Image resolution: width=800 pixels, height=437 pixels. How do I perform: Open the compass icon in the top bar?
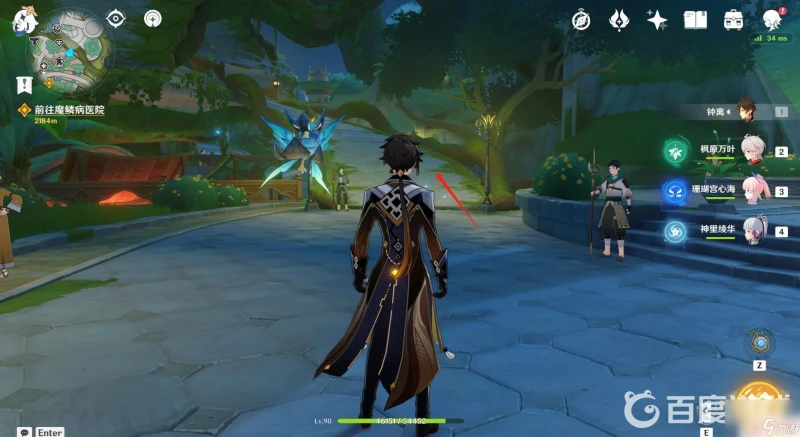click(x=582, y=19)
